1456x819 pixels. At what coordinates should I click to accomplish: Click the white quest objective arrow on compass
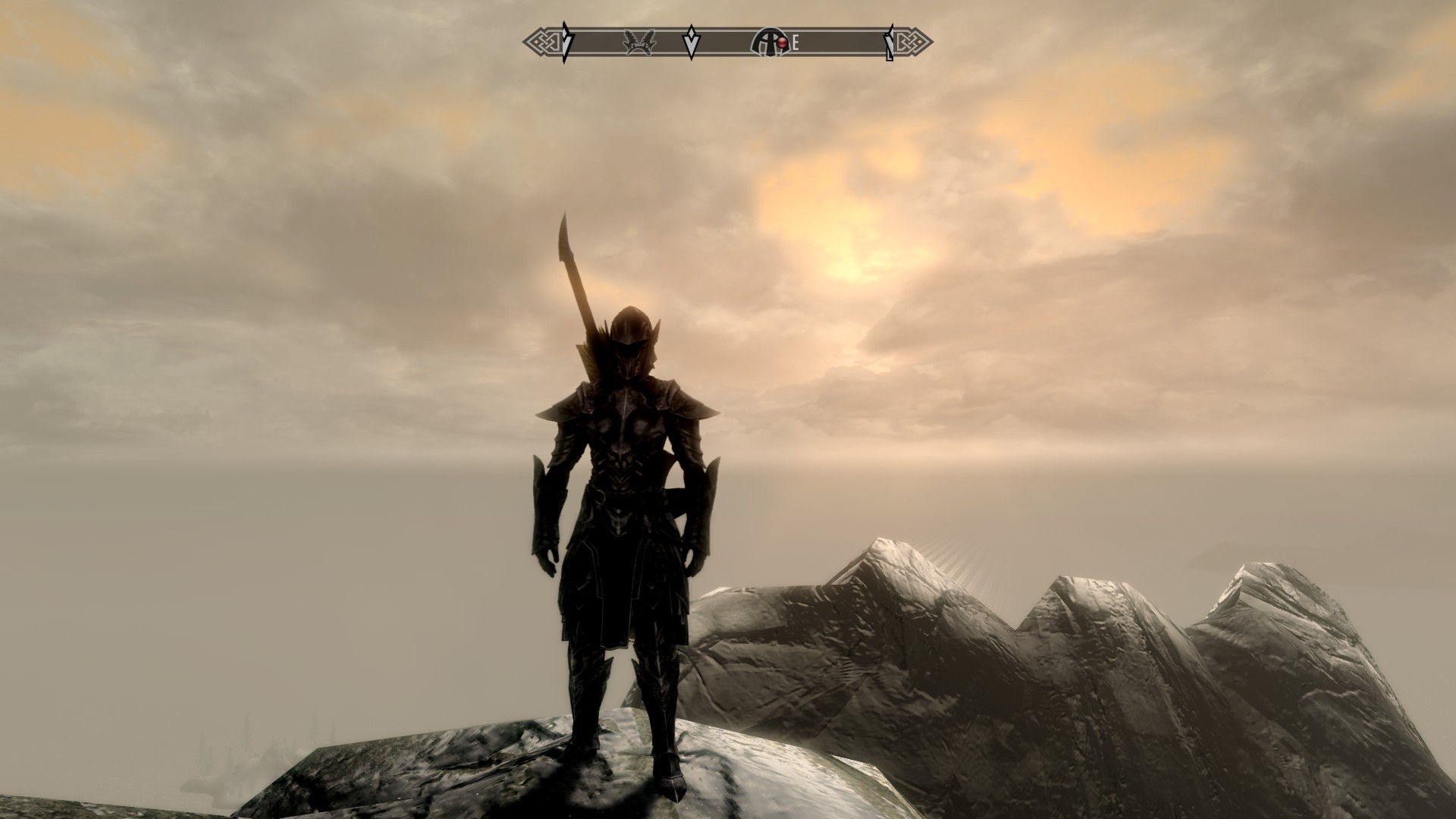tap(692, 42)
